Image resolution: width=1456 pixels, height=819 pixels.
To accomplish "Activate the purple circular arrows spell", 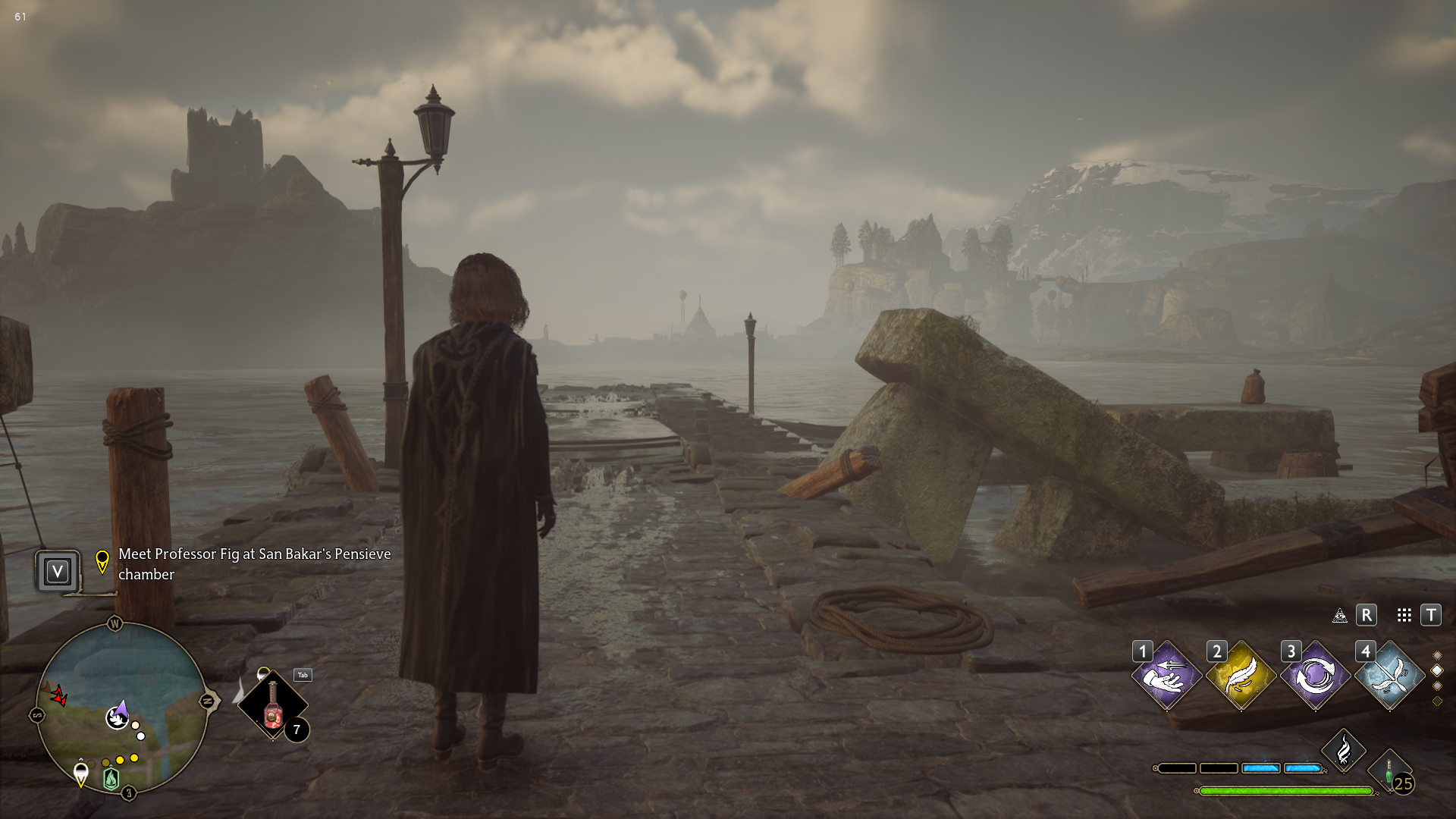I will tap(1315, 675).
